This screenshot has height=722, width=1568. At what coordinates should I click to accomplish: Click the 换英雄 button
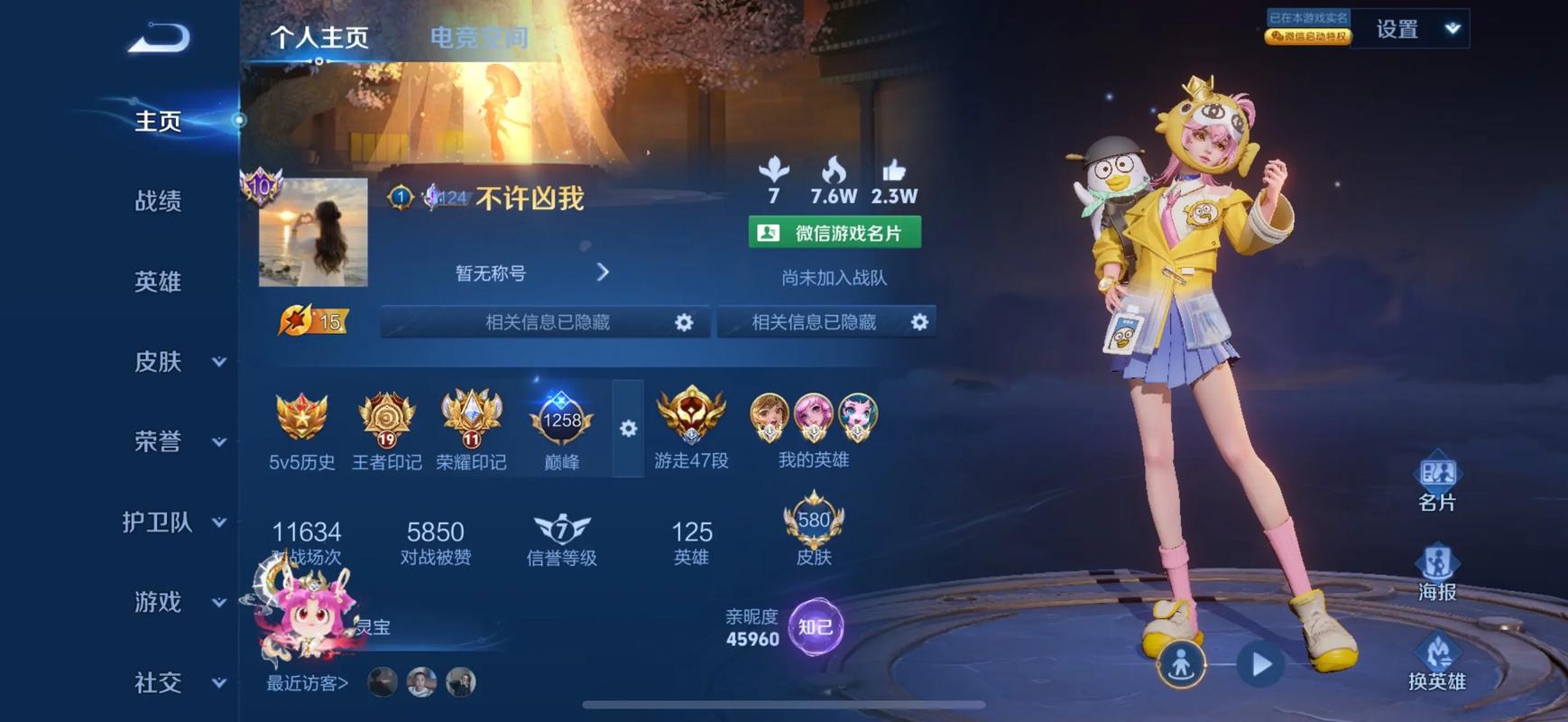click(1436, 662)
